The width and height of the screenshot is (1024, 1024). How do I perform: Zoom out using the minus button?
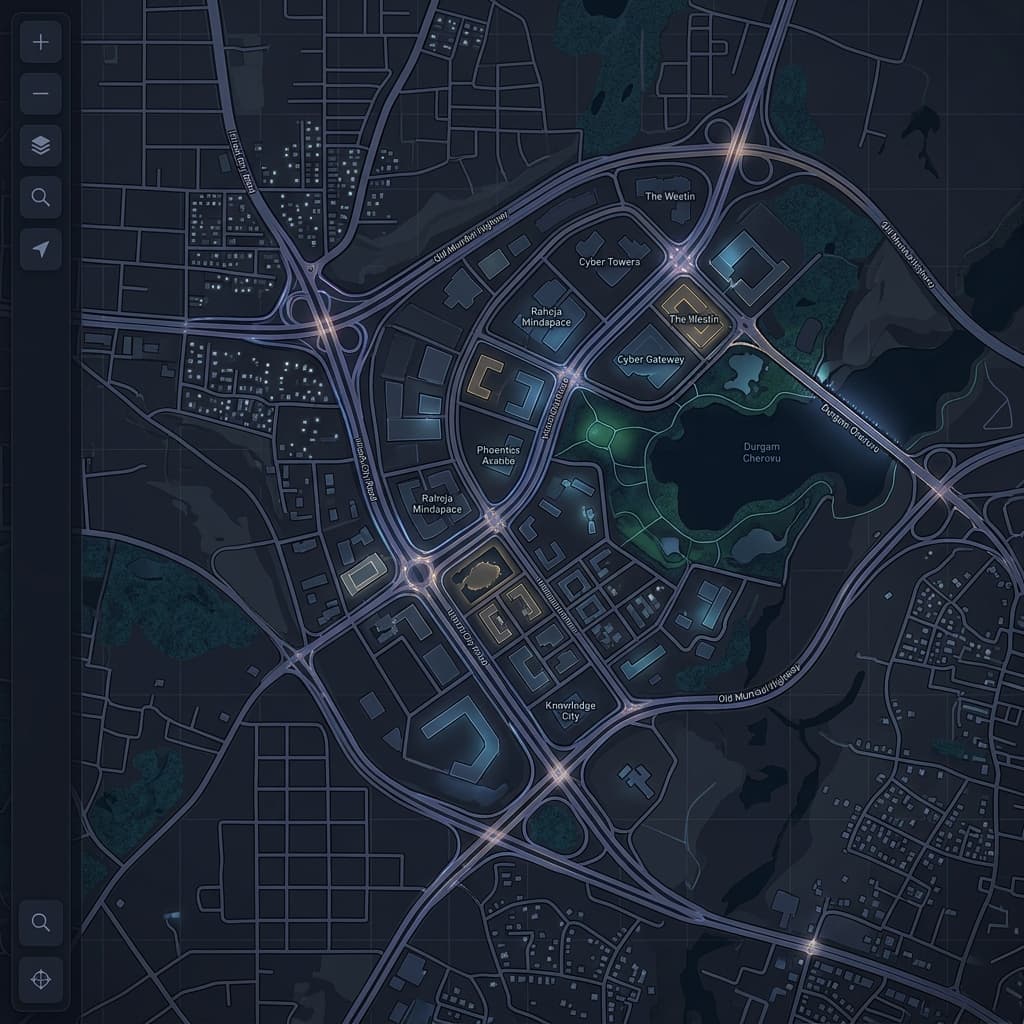coord(41,95)
